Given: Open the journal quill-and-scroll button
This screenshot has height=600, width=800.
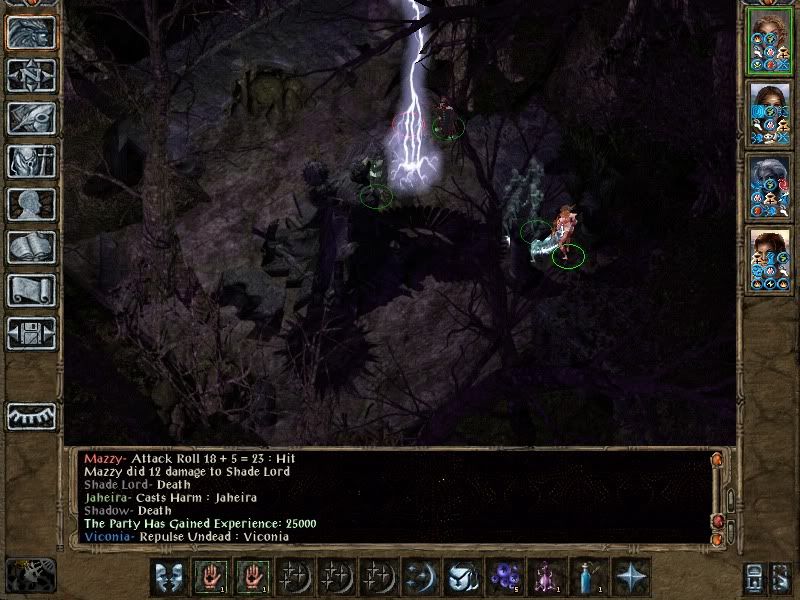Looking at the screenshot, I should [x=31, y=118].
